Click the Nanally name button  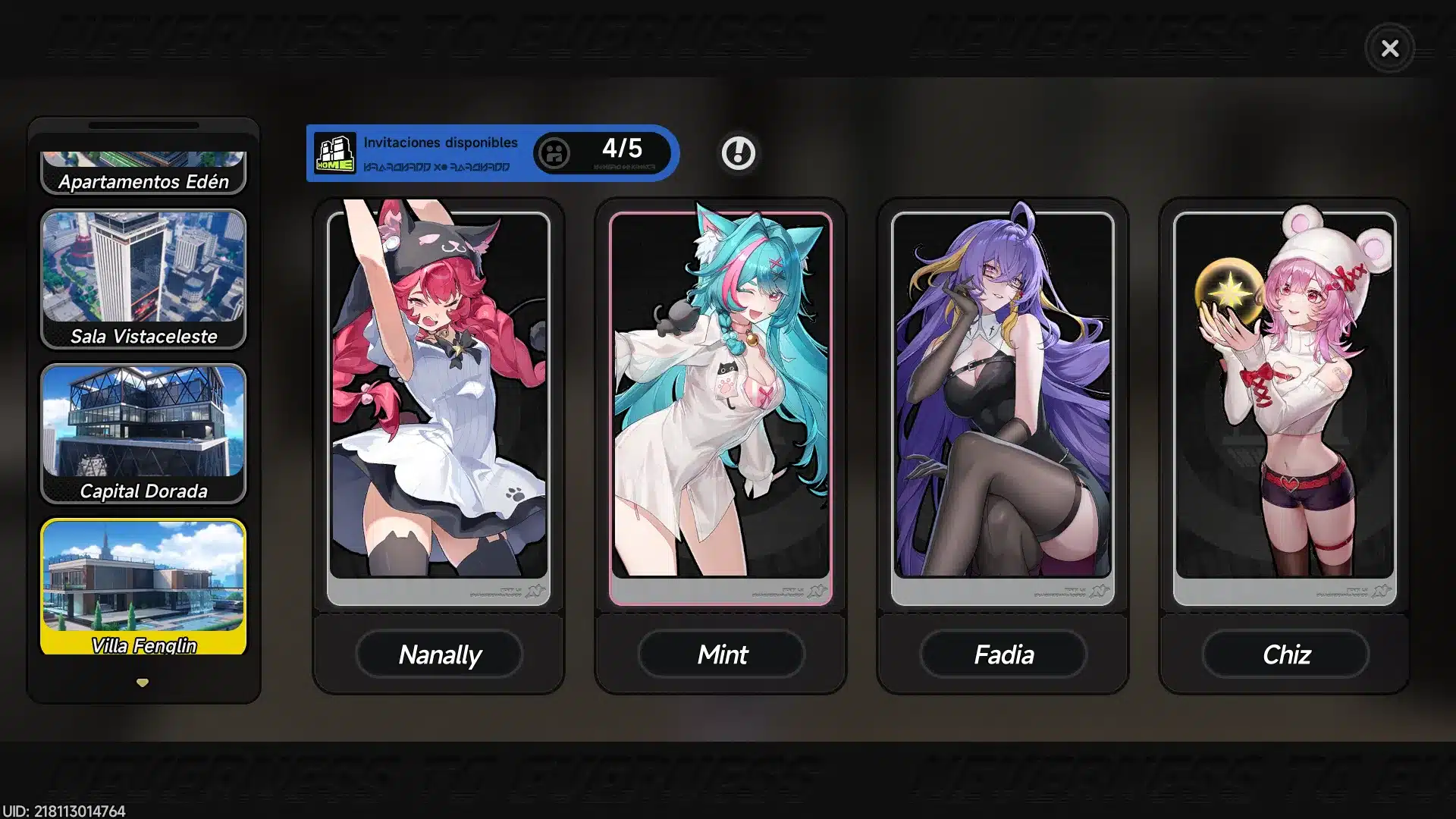(439, 654)
